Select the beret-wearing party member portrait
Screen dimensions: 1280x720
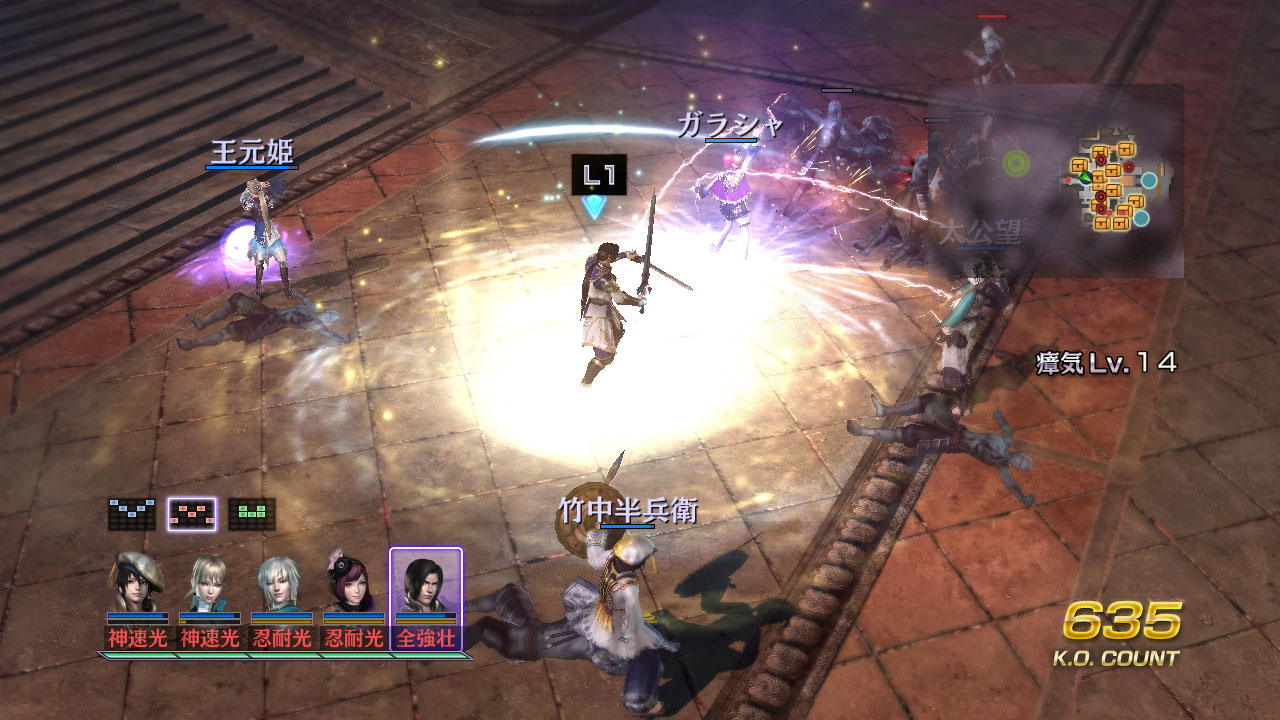click(137, 582)
